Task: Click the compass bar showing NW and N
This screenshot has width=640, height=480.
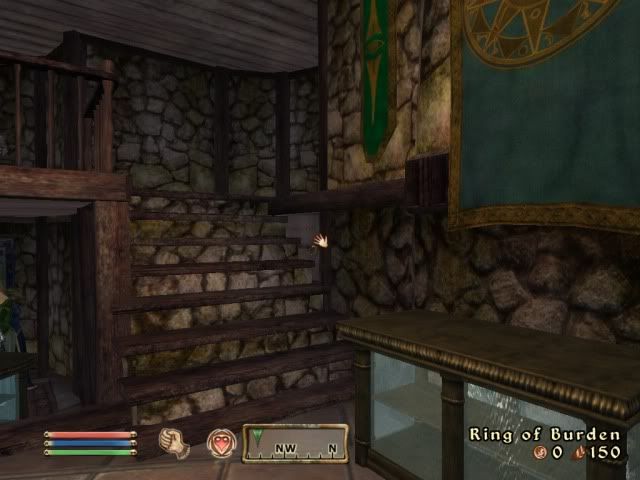Action: [x=295, y=443]
